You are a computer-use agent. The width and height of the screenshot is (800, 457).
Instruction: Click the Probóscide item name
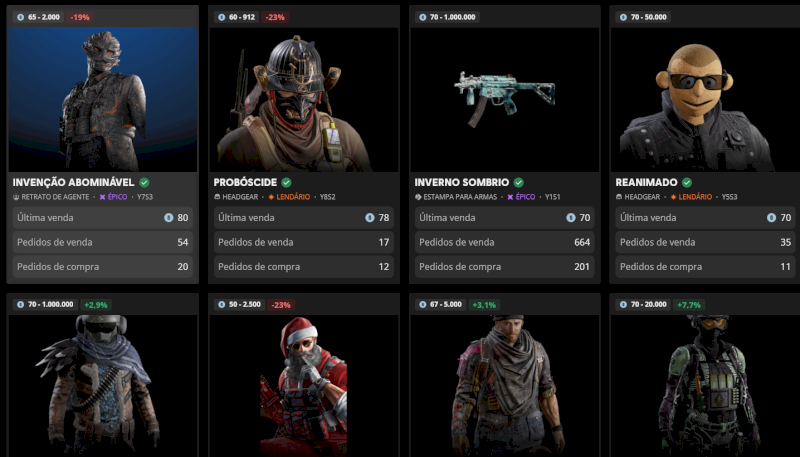pyautogui.click(x=246, y=183)
